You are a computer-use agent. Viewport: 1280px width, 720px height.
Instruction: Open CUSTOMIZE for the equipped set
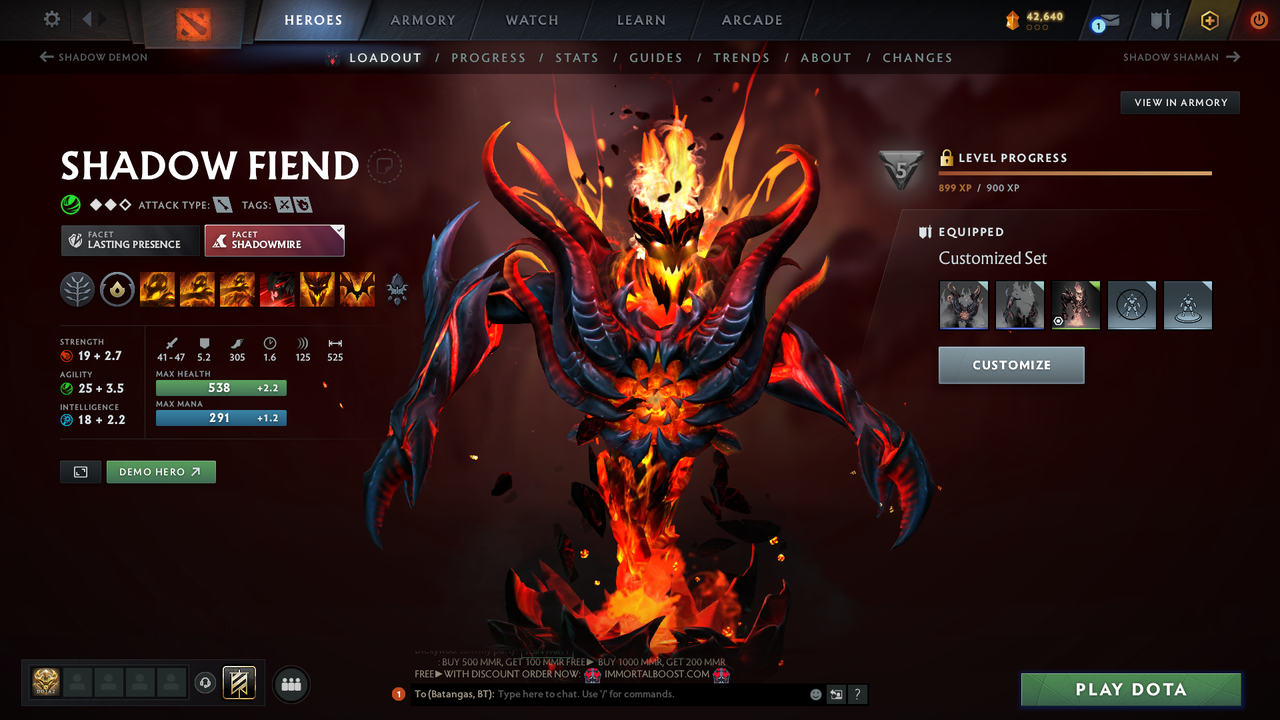1011,365
